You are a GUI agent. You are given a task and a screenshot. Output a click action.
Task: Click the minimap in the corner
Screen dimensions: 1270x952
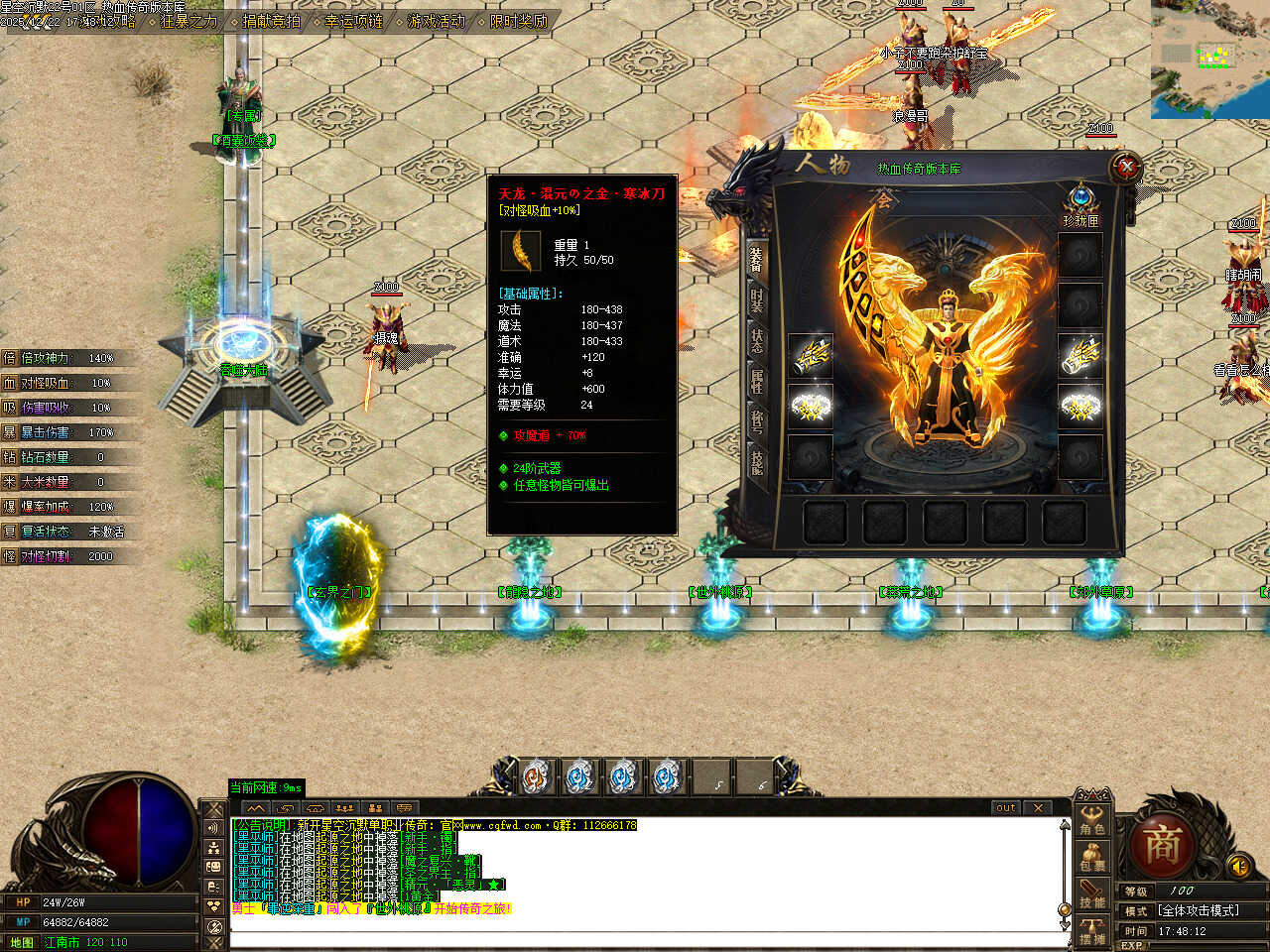click(1210, 59)
